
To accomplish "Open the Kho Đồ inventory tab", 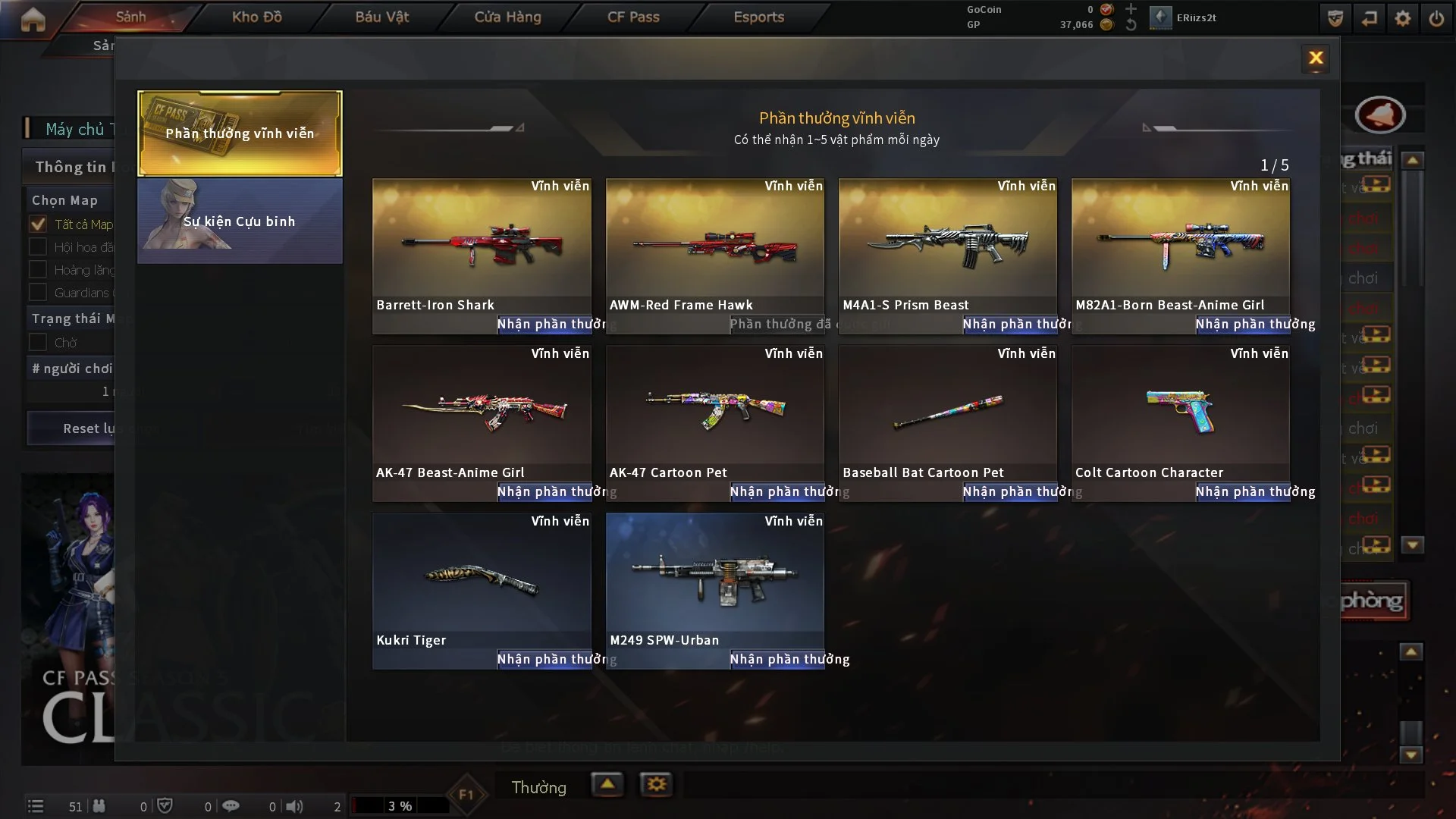I will pyautogui.click(x=256, y=17).
